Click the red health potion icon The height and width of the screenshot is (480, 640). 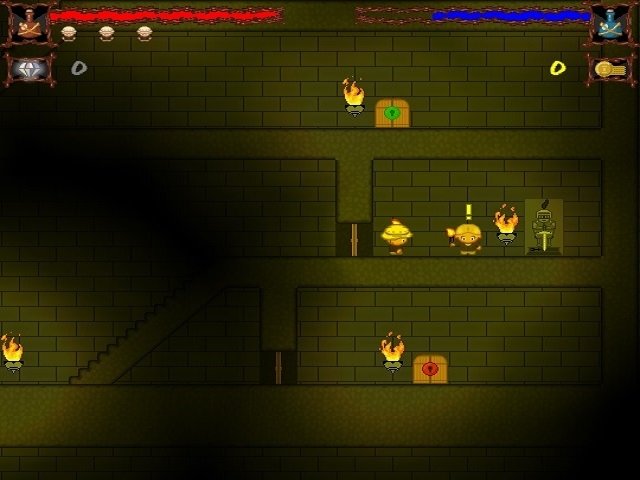[27, 23]
